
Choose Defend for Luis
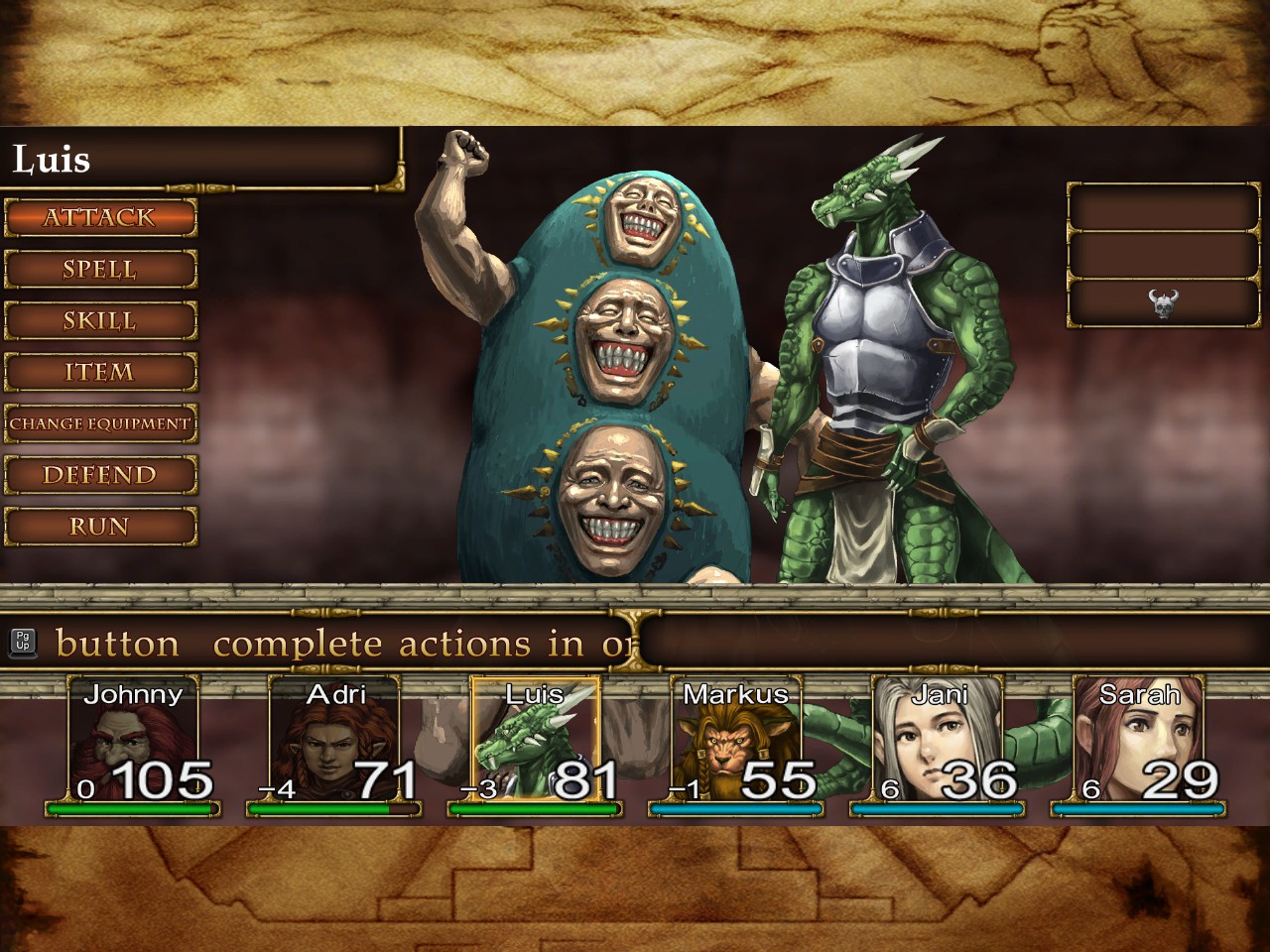tap(100, 476)
